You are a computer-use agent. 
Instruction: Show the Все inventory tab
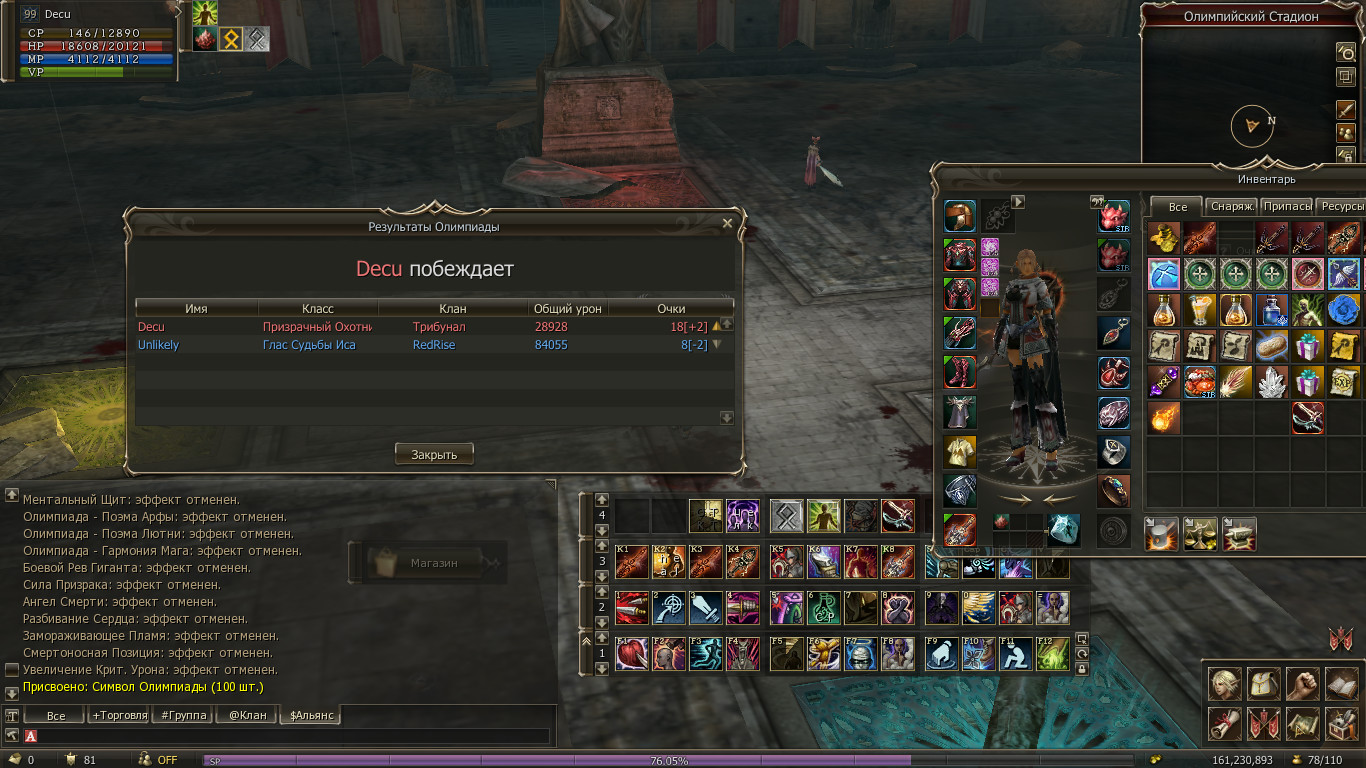pyautogui.click(x=1177, y=206)
